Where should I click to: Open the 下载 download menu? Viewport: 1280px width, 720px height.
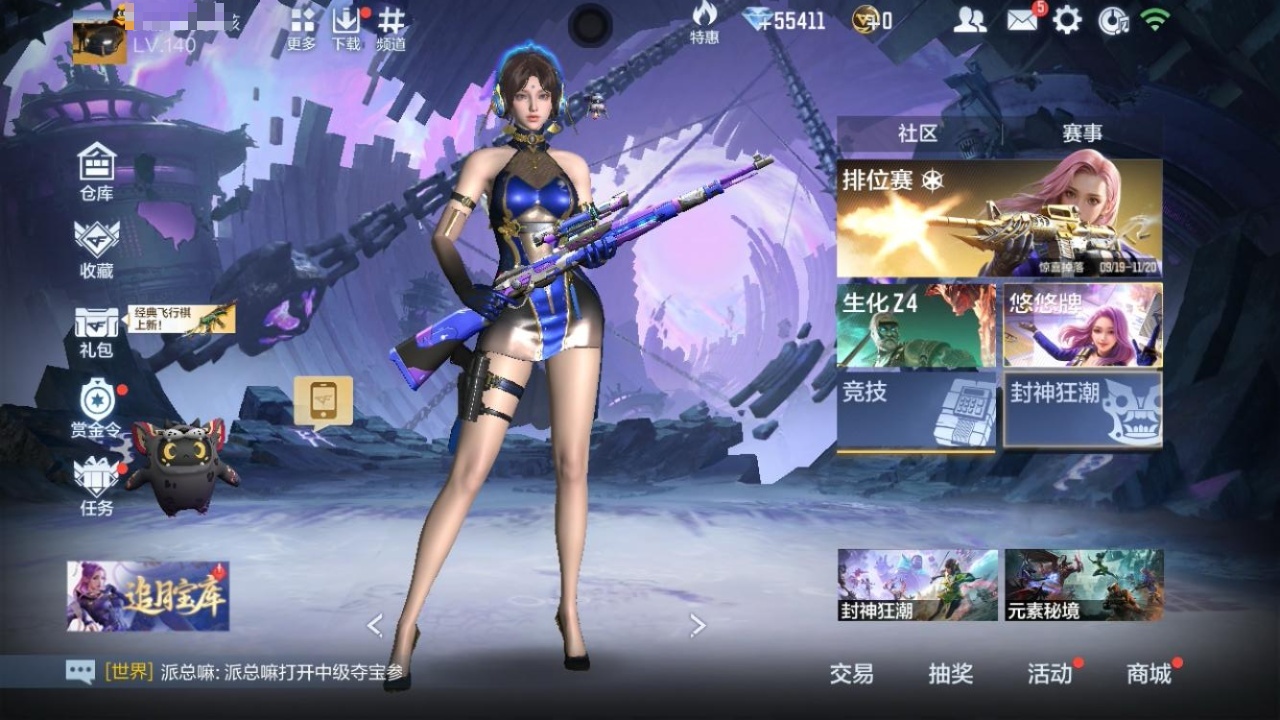[x=346, y=28]
